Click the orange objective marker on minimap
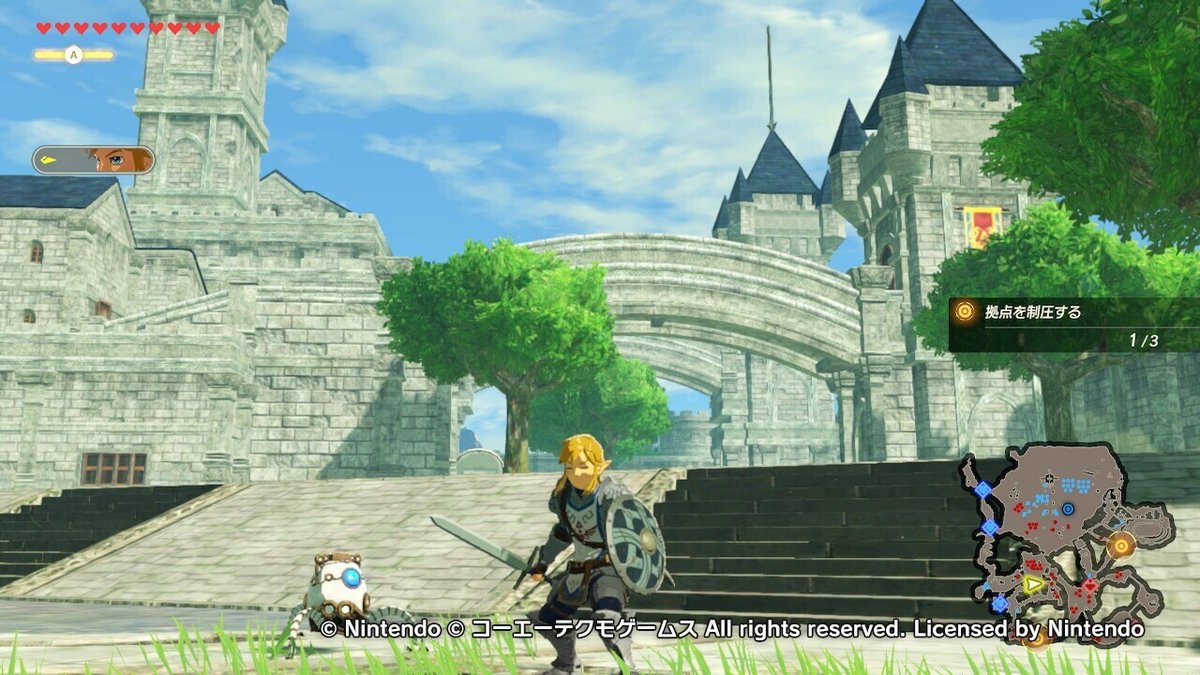1200x675 pixels. click(1121, 545)
